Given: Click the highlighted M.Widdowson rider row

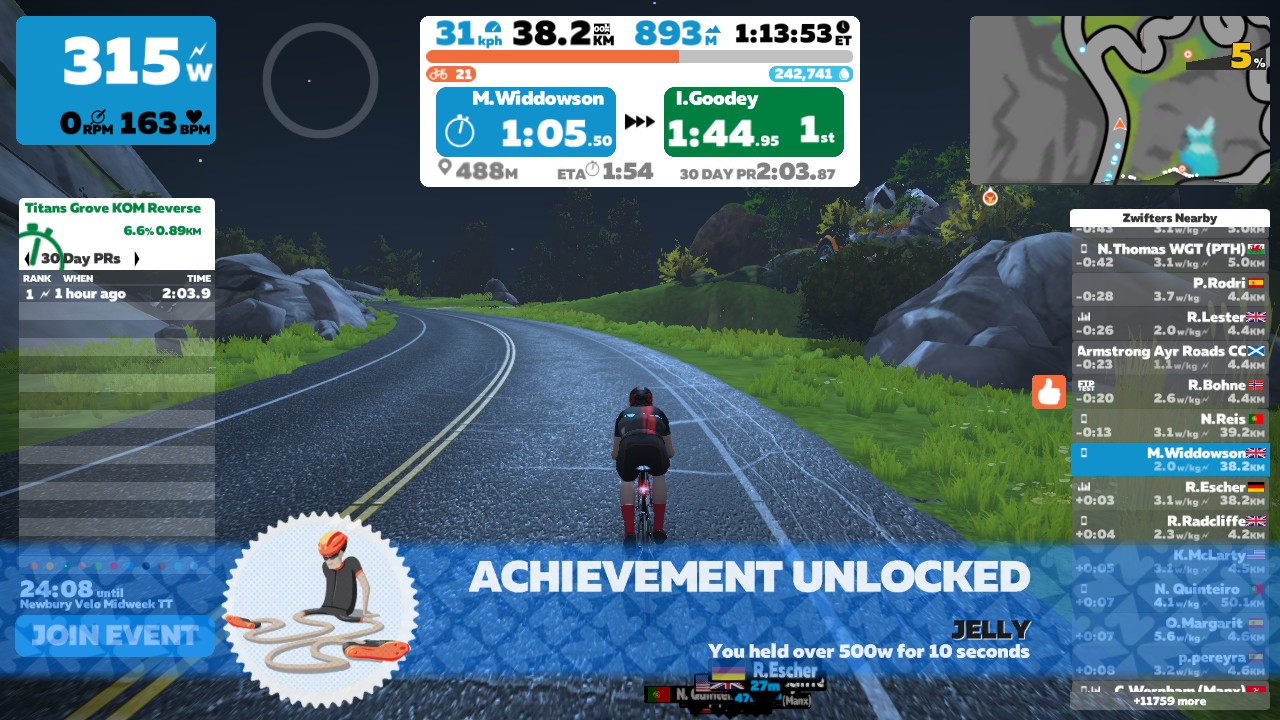Looking at the screenshot, I should click(1169, 459).
